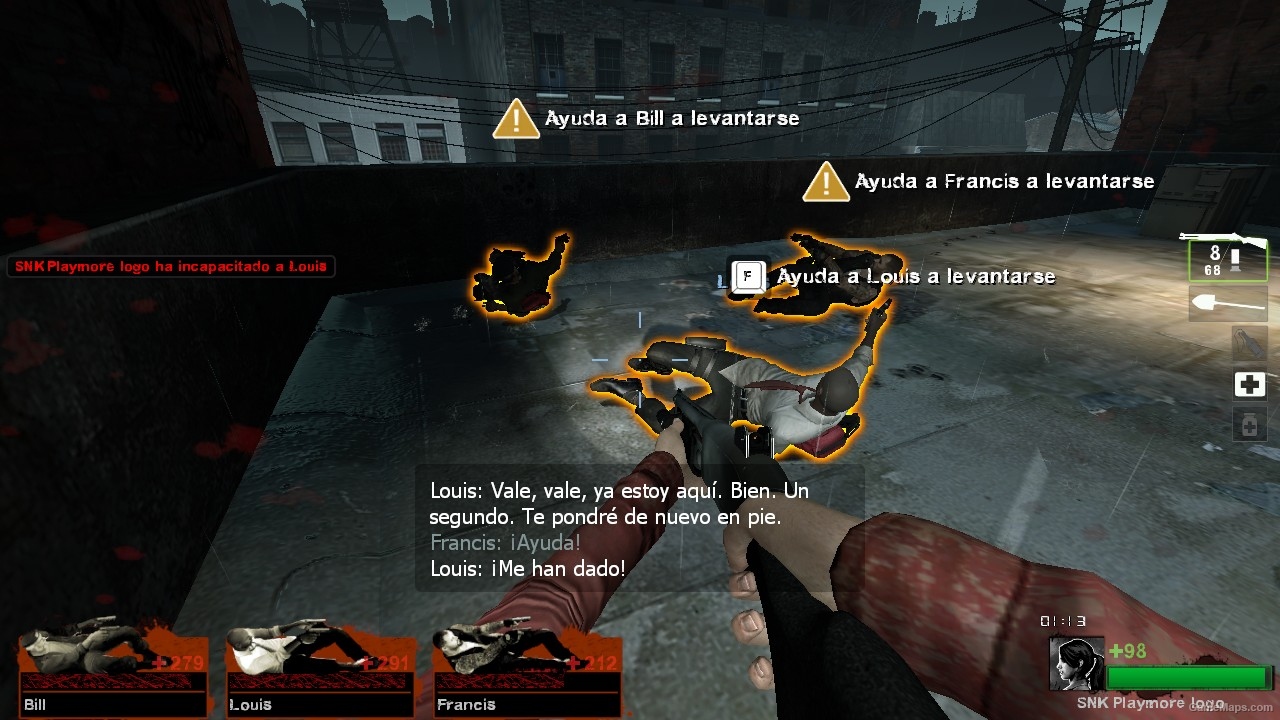
Task: Select the first aid kit icon
Action: pyautogui.click(x=1249, y=384)
